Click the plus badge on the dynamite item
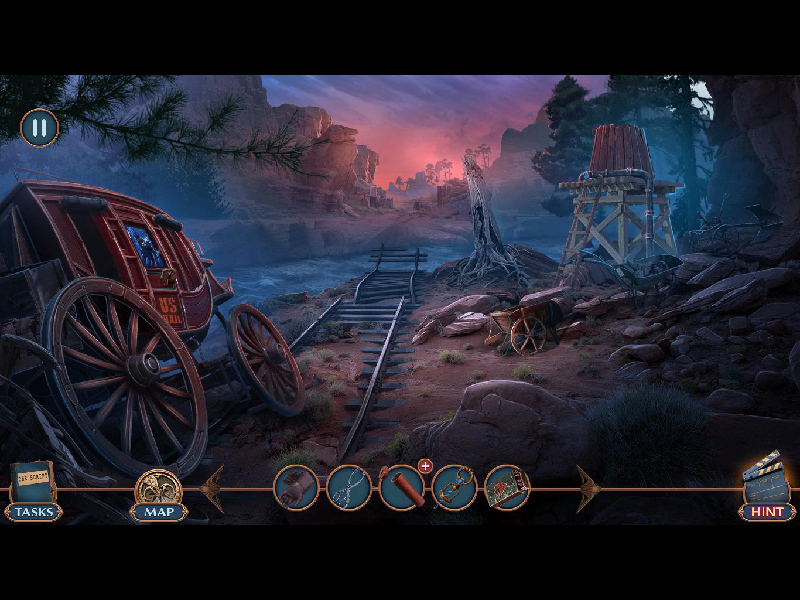 (x=425, y=466)
